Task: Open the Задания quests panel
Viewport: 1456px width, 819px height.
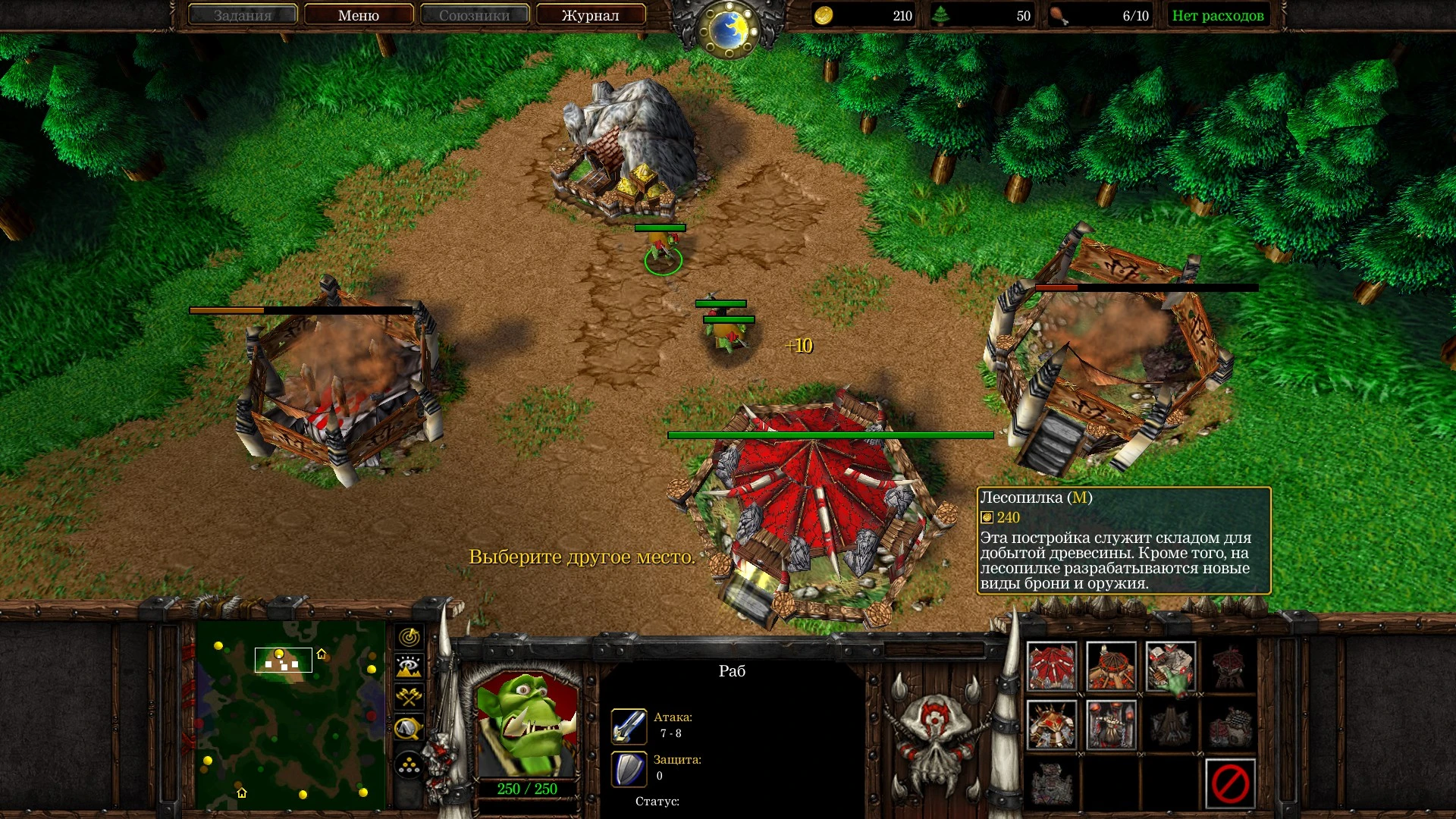Action: coord(242,15)
